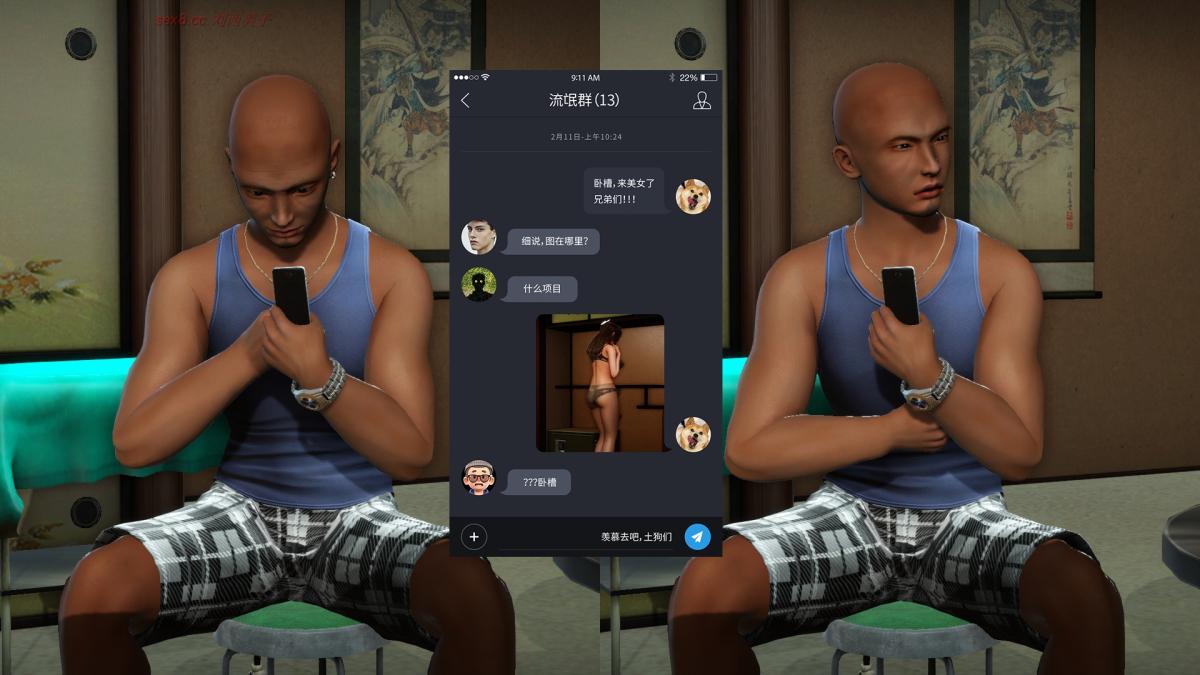The image size is (1200, 675).
Task: Select the young man's face avatar
Action: pyautogui.click(x=479, y=237)
